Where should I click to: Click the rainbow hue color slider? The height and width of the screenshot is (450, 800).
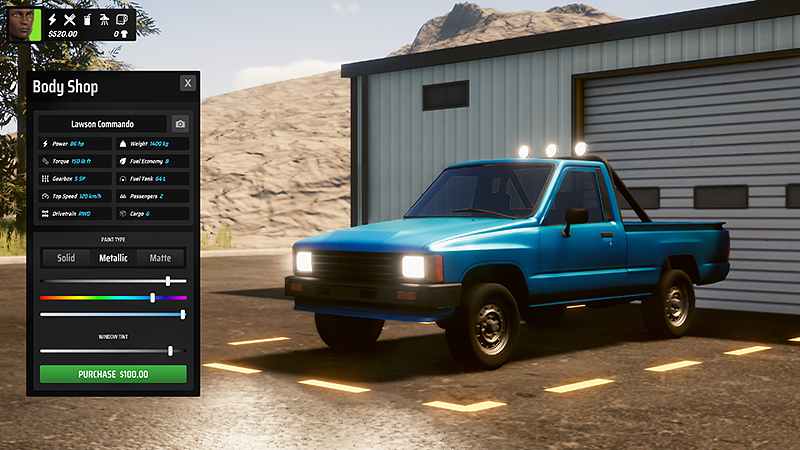pyautogui.click(x=113, y=298)
